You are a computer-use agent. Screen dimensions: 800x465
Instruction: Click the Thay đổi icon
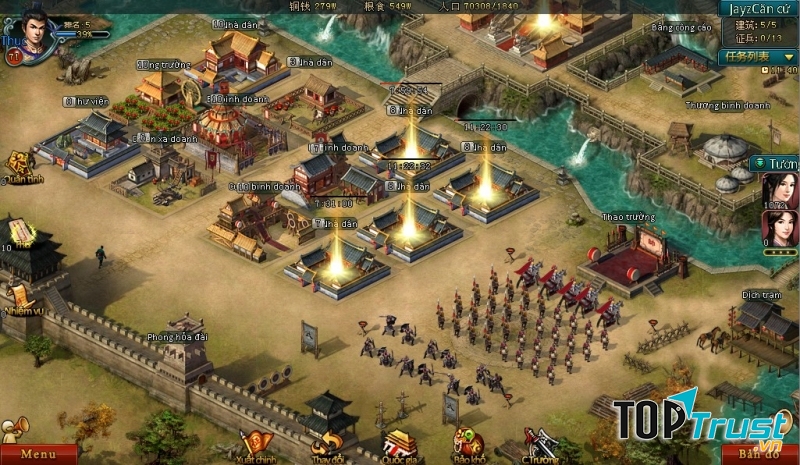tap(328, 443)
